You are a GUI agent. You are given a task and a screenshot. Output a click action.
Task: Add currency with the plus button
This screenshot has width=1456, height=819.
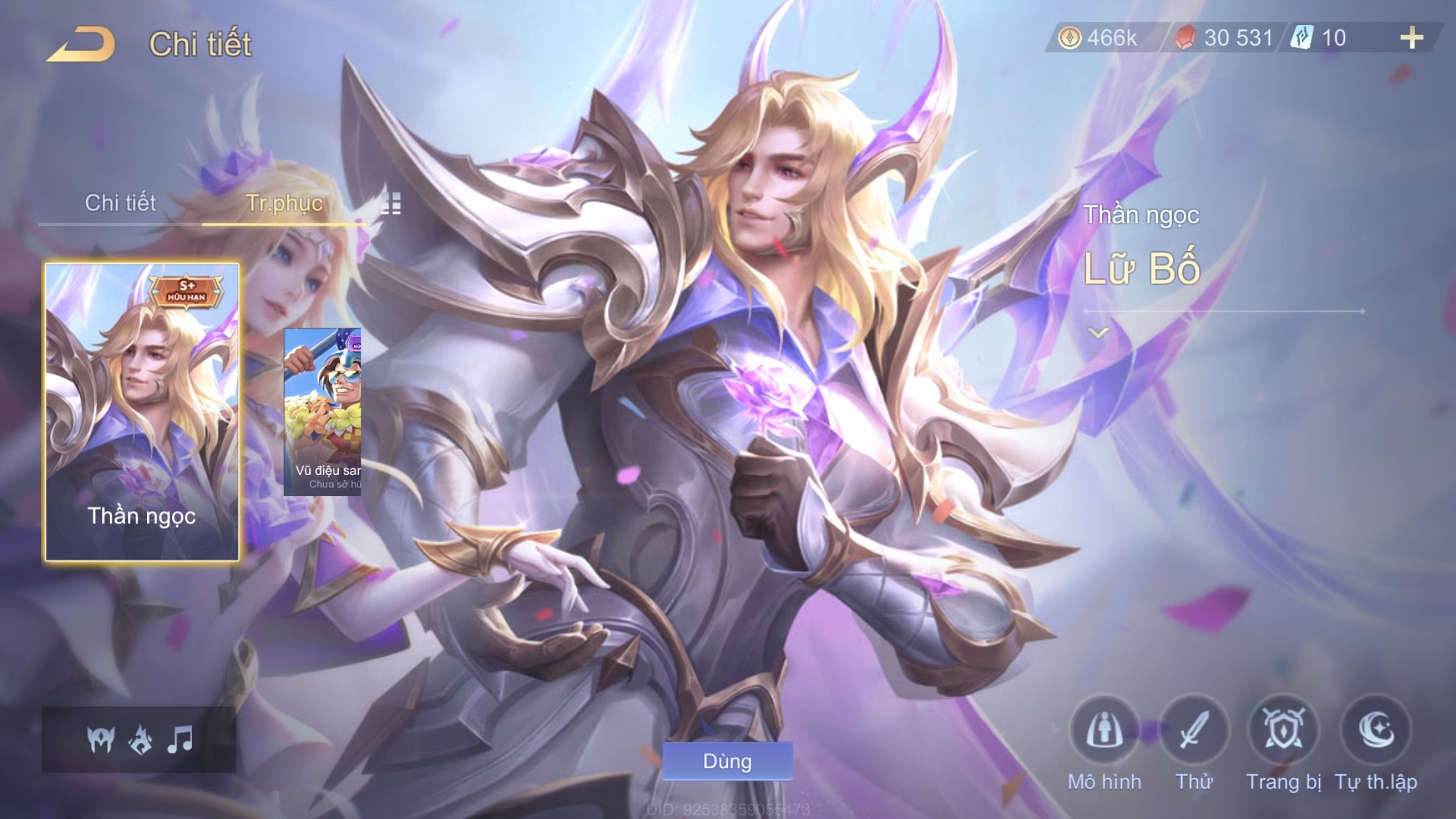pos(1411,38)
